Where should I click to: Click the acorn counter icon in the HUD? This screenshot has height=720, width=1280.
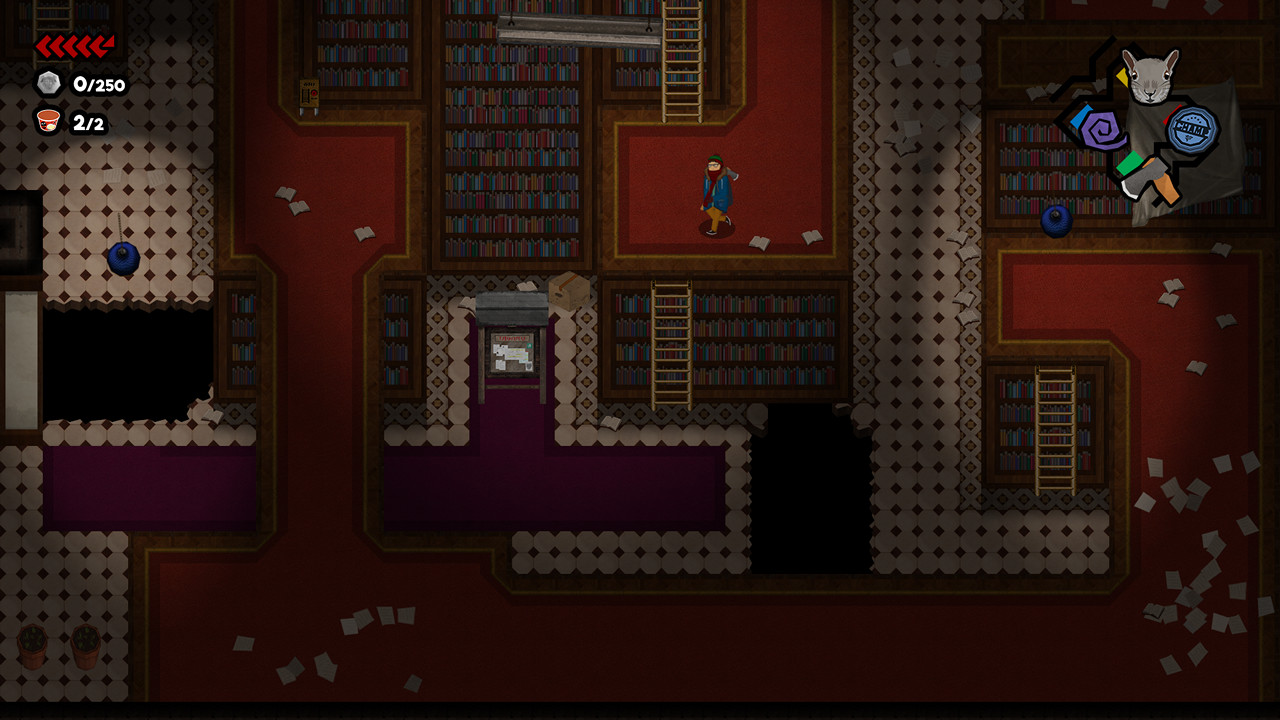click(48, 85)
